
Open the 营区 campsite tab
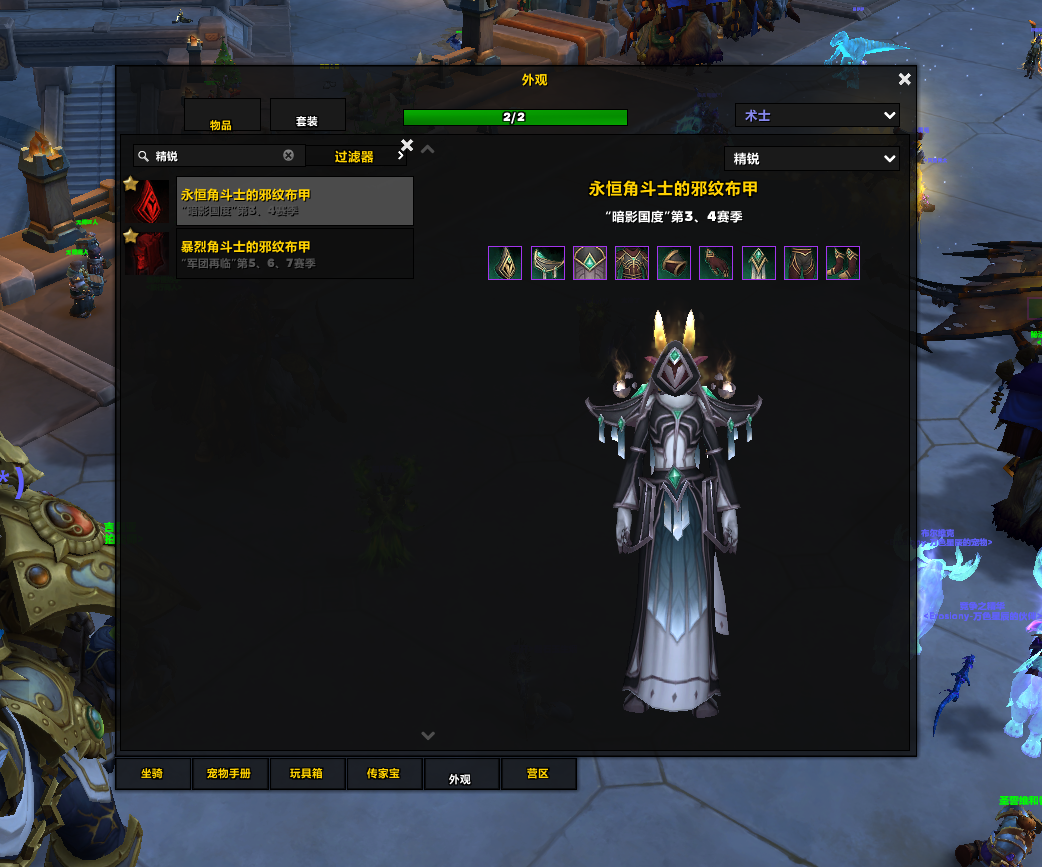pos(538,774)
